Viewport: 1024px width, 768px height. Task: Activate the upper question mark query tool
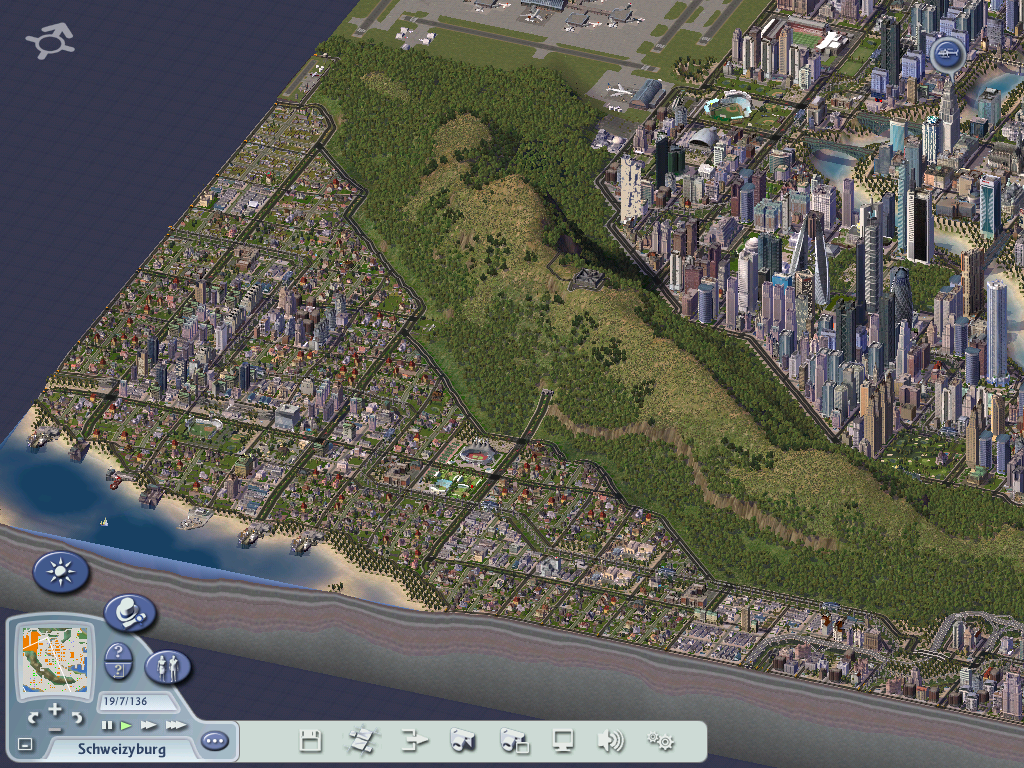tap(119, 652)
